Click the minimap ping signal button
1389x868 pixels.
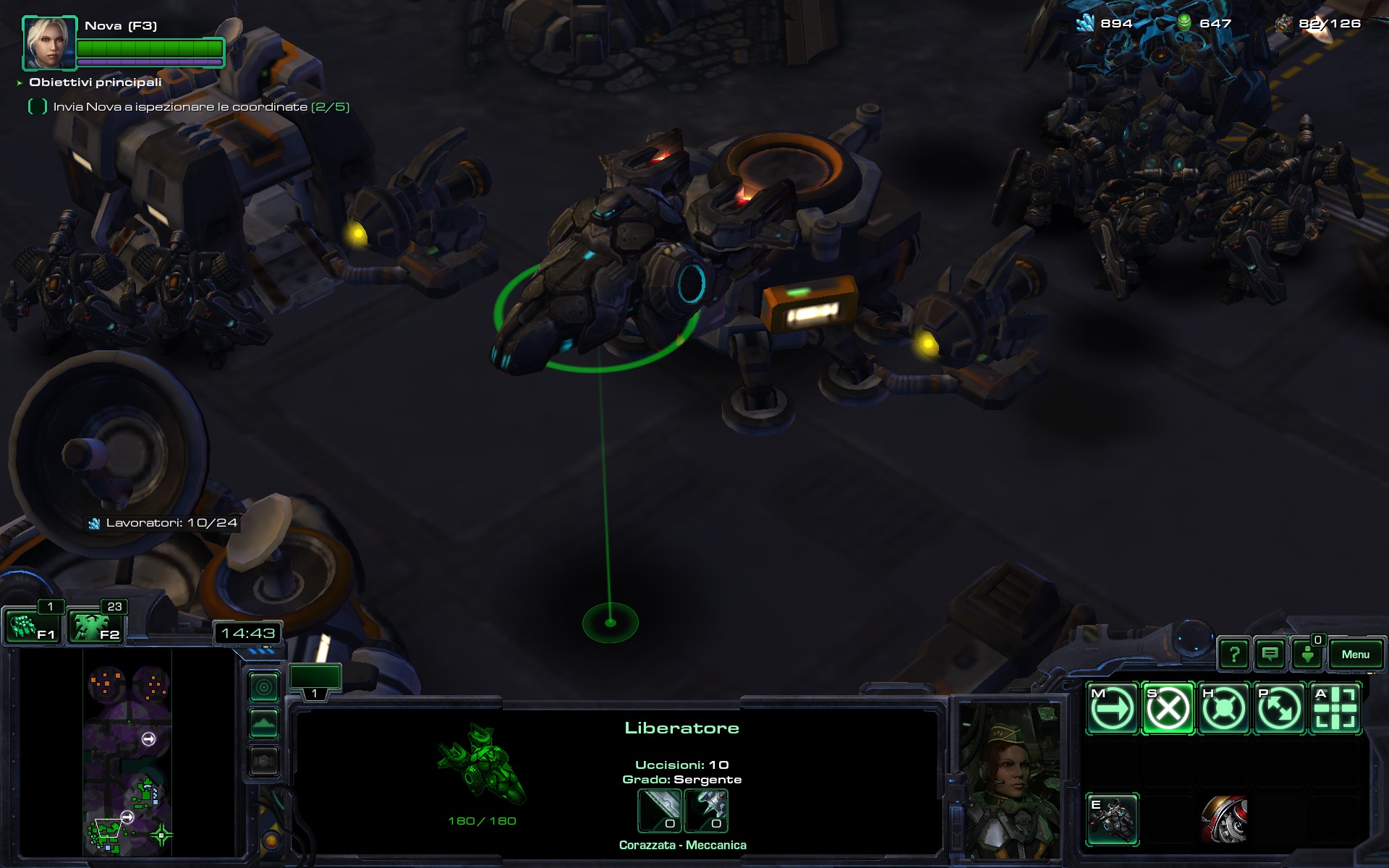click(x=264, y=686)
